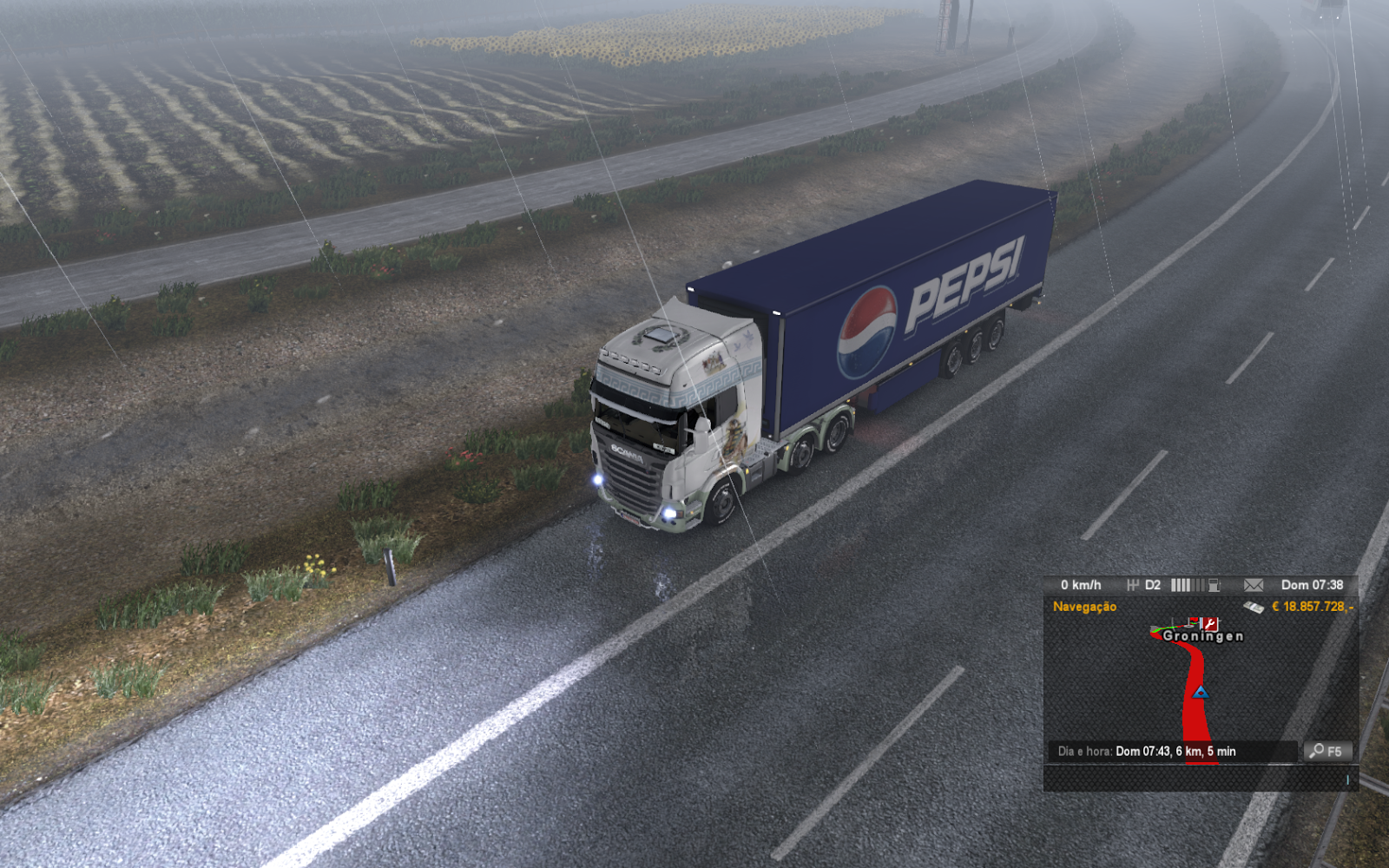1389x868 pixels.
Task: Select the red service wrench icon on map
Action: pos(1208,622)
